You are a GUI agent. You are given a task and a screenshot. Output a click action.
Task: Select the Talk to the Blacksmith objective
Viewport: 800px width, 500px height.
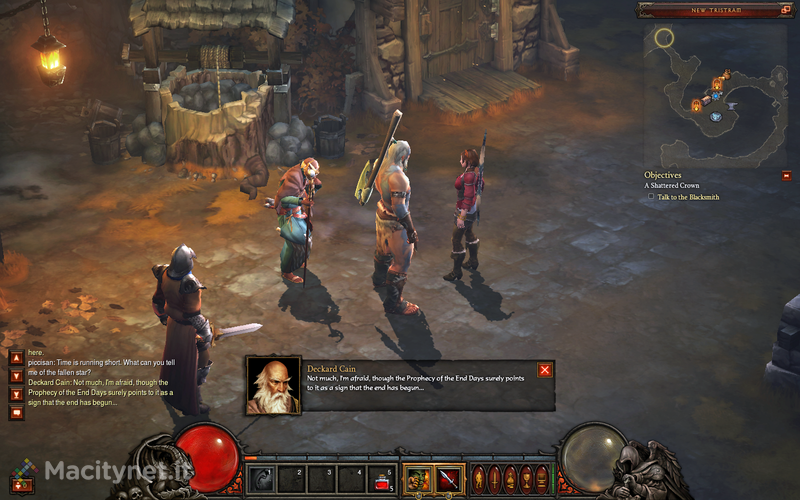(689, 197)
